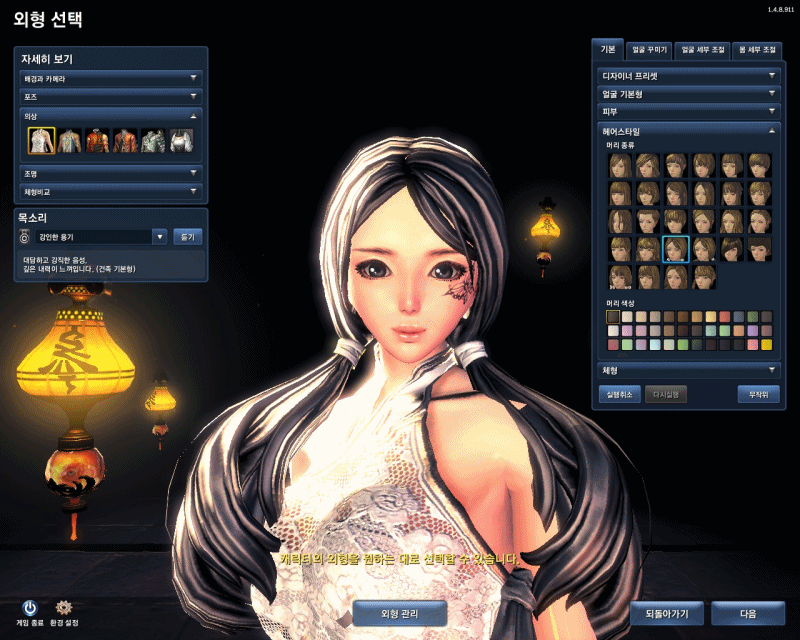The width and height of the screenshot is (800, 640).
Task: Choose the white long-sleeve outfit thumbnail
Action: 181,141
